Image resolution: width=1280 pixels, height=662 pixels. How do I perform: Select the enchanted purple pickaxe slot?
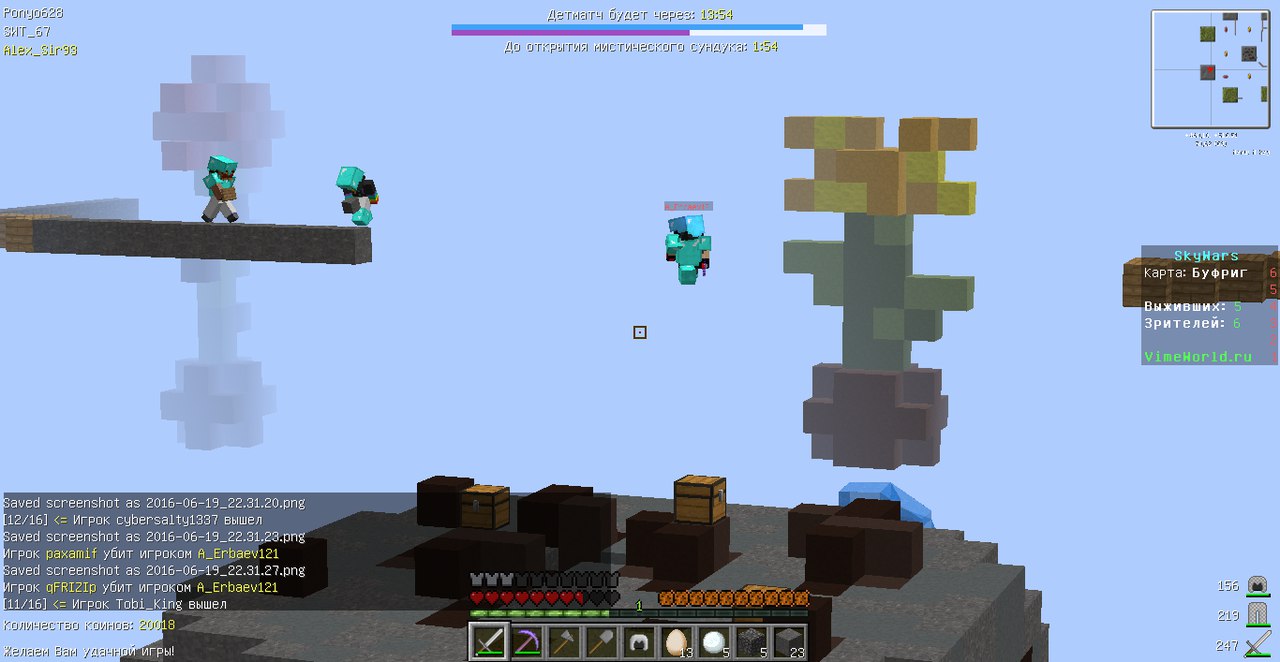point(527,641)
